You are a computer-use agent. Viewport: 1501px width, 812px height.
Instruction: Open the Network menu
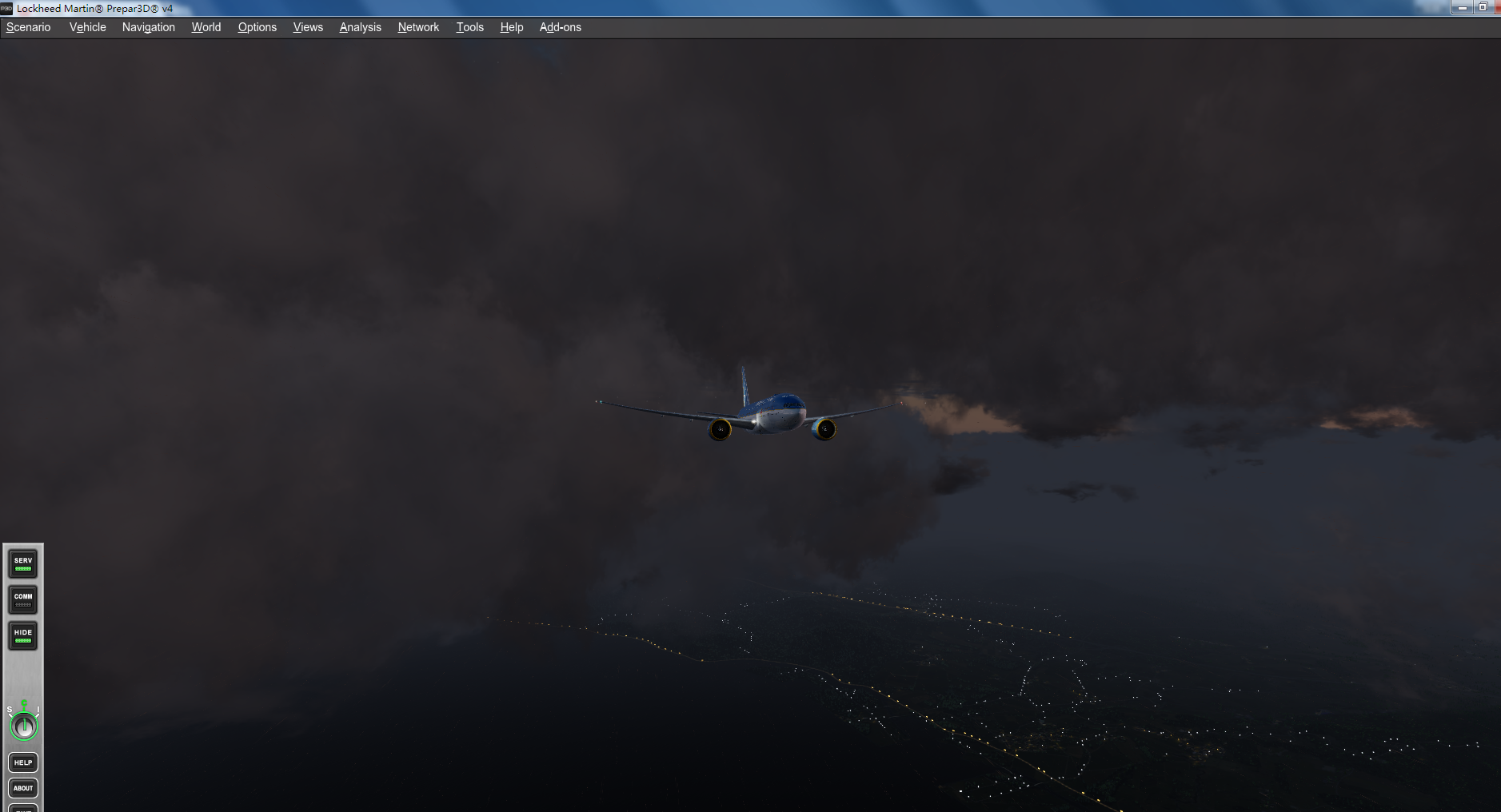[418, 26]
